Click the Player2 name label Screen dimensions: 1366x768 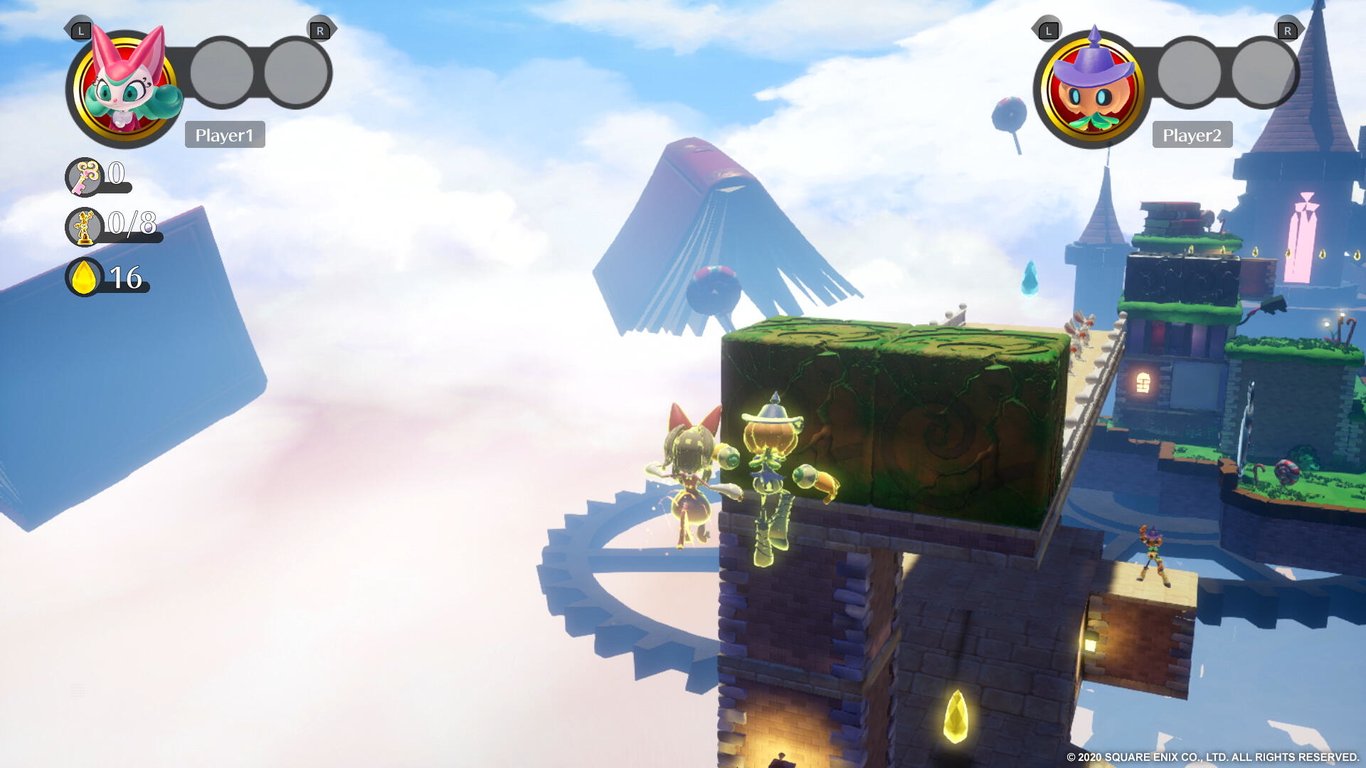pos(1193,135)
